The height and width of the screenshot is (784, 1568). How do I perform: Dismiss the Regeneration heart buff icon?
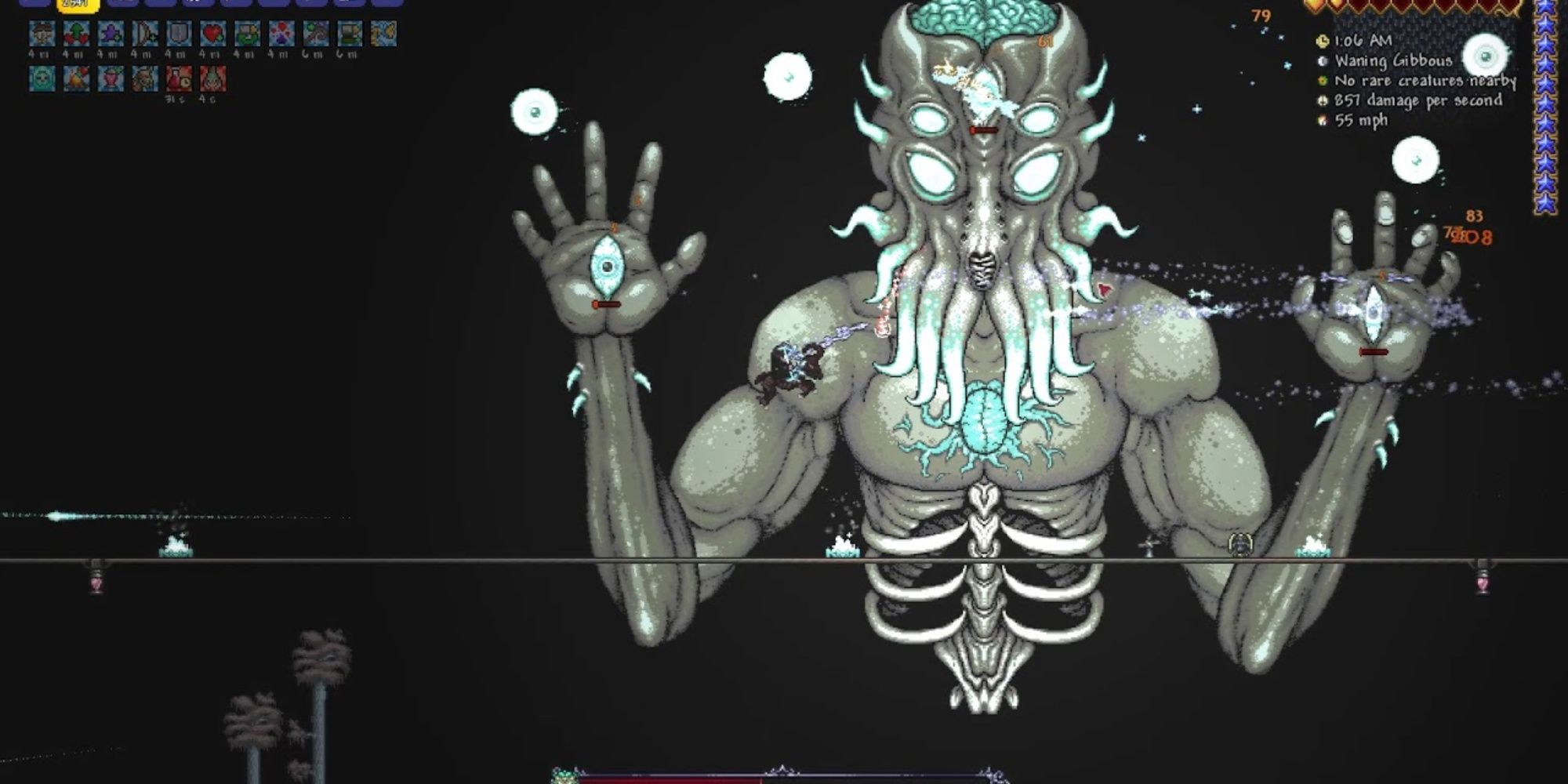pos(212,36)
